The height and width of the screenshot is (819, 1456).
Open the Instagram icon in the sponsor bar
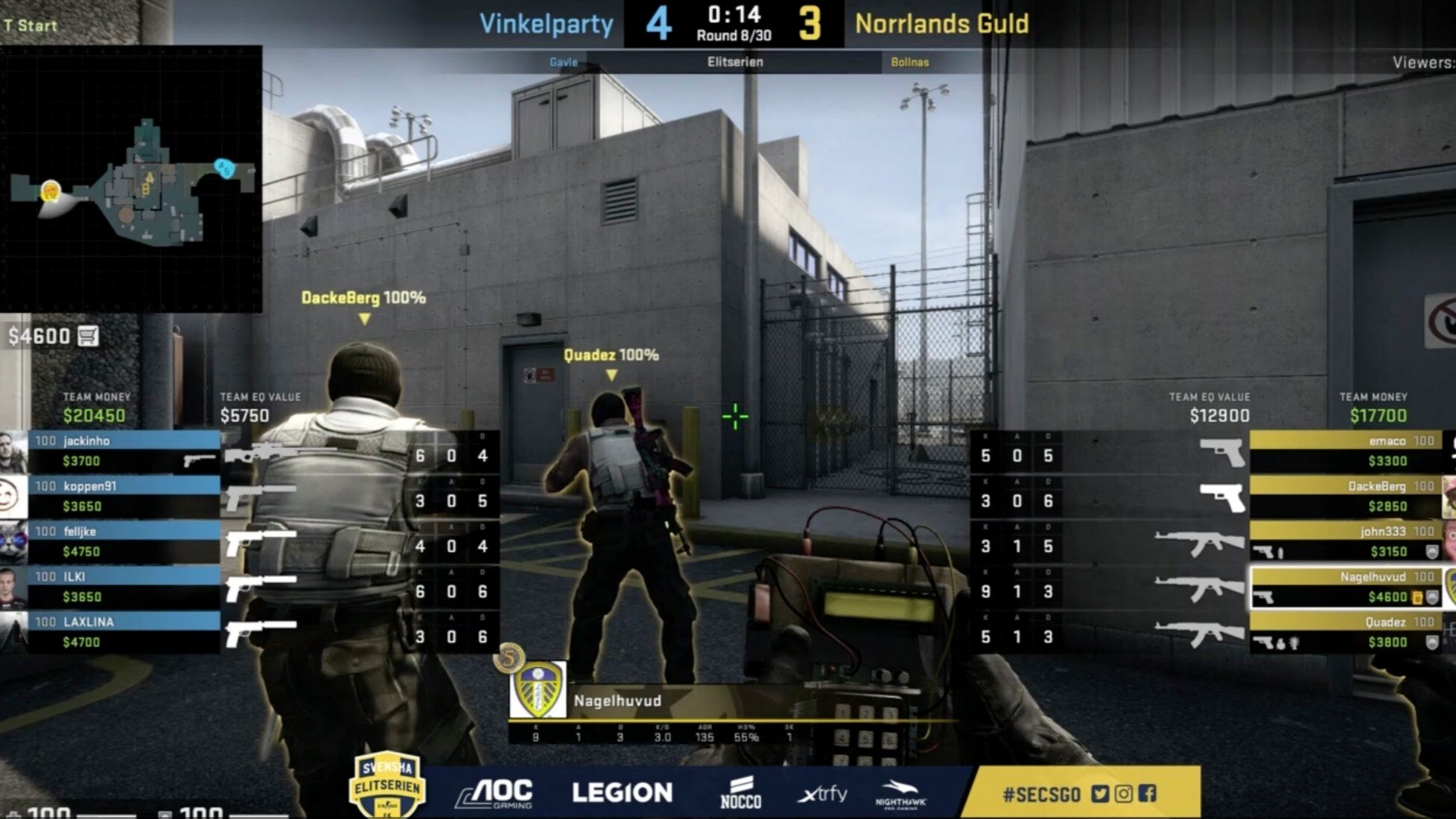(1122, 794)
